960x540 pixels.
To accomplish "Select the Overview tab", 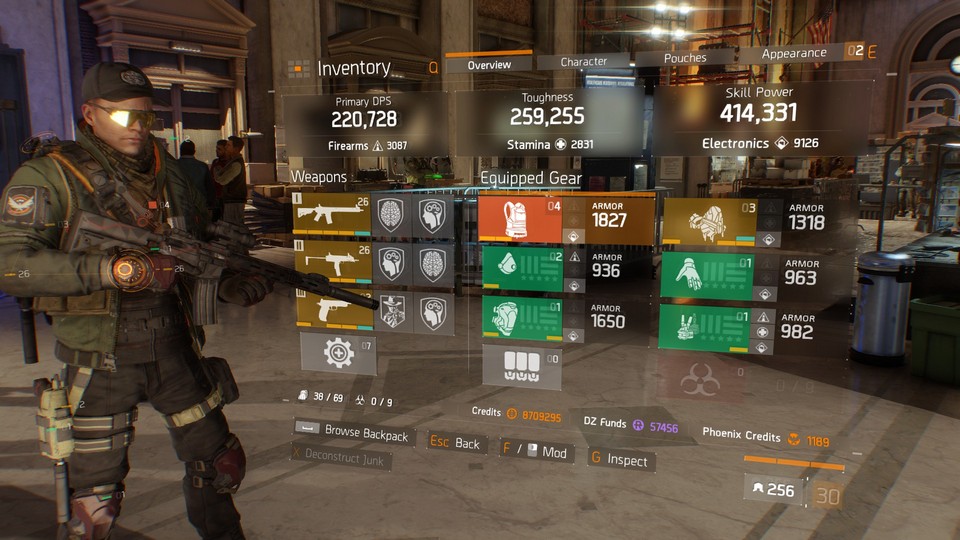I will coord(489,65).
